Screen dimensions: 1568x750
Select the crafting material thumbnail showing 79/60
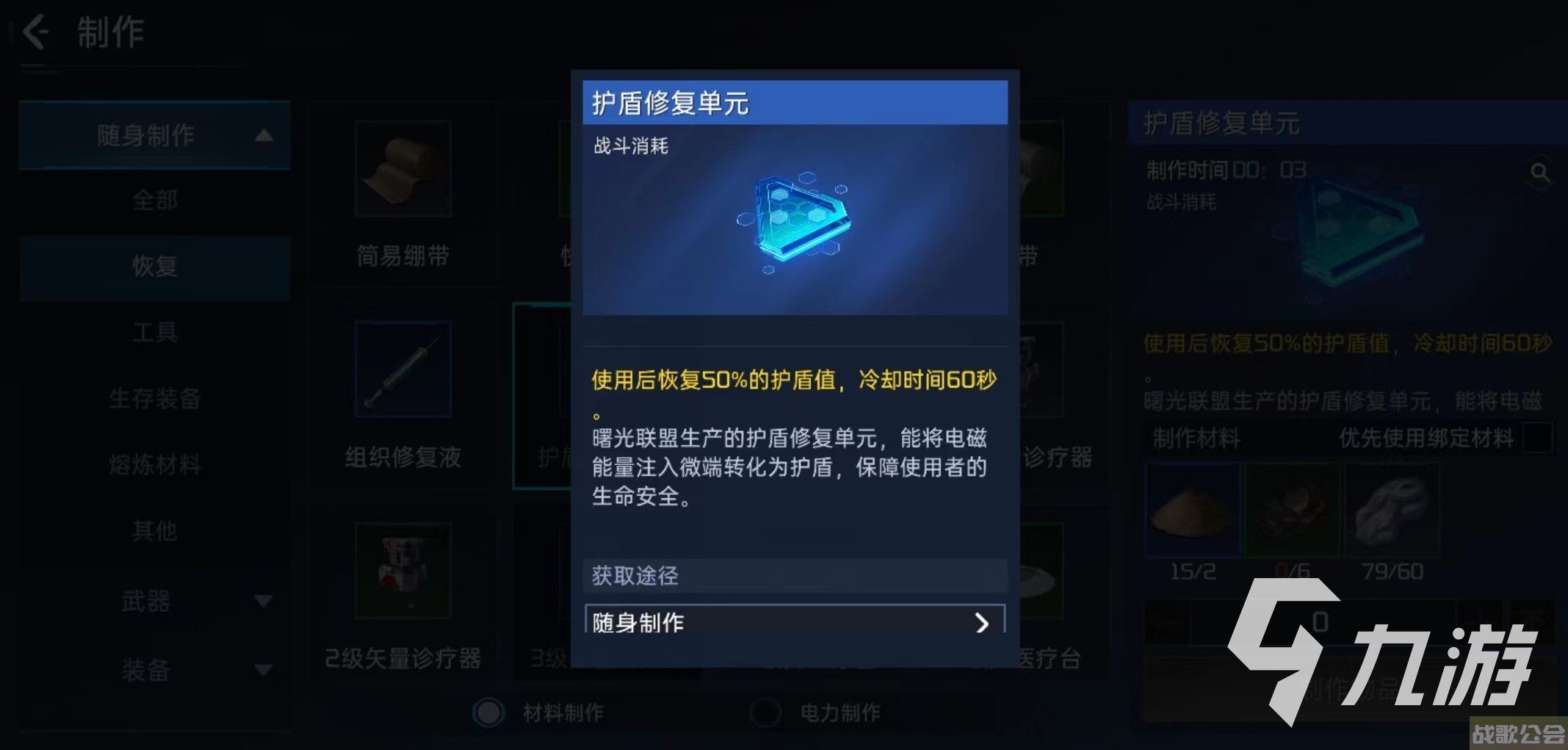click(1395, 511)
